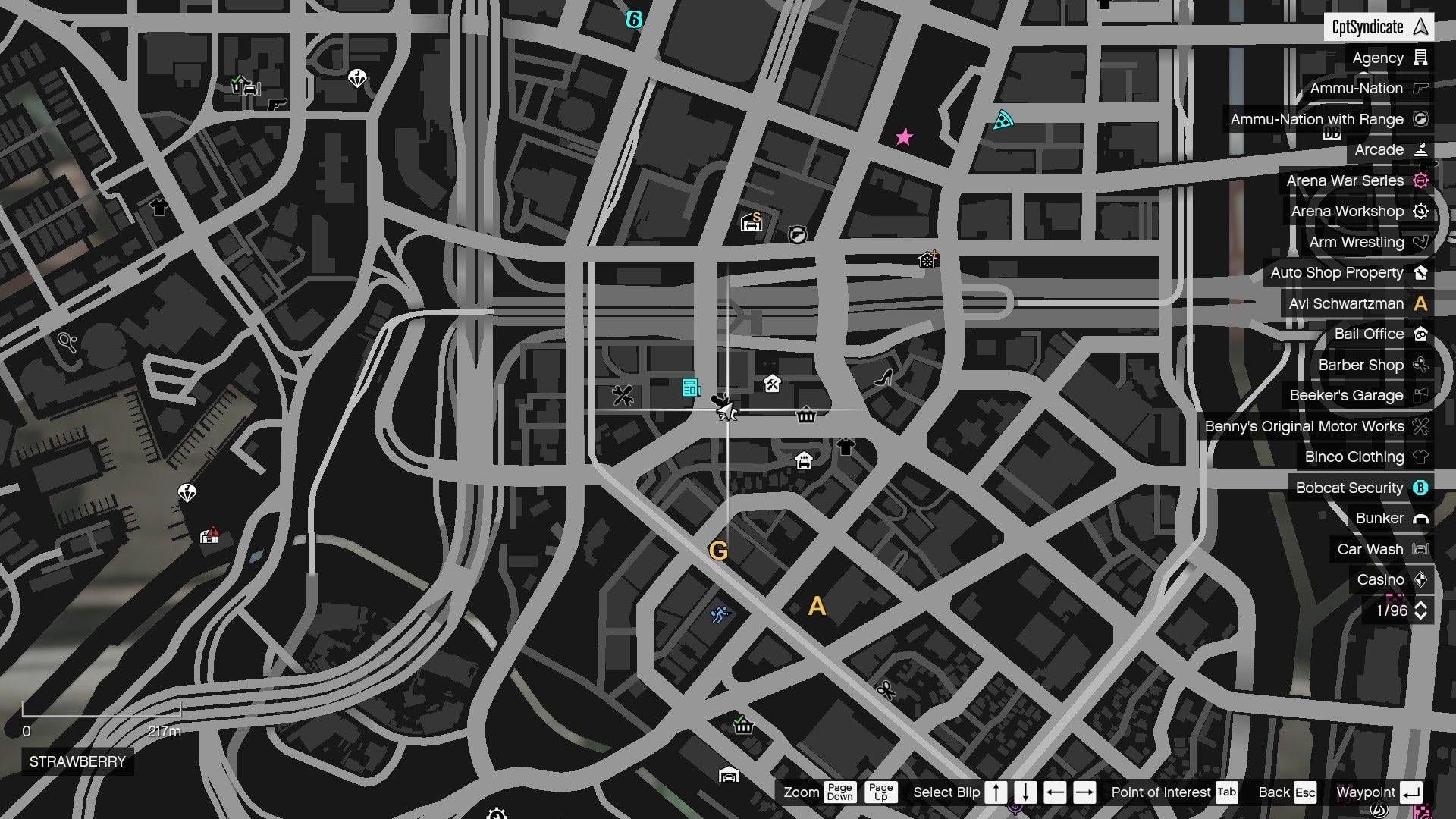Screen dimensions: 1456x819
Task: Click the Back Esc button
Action: (1286, 792)
